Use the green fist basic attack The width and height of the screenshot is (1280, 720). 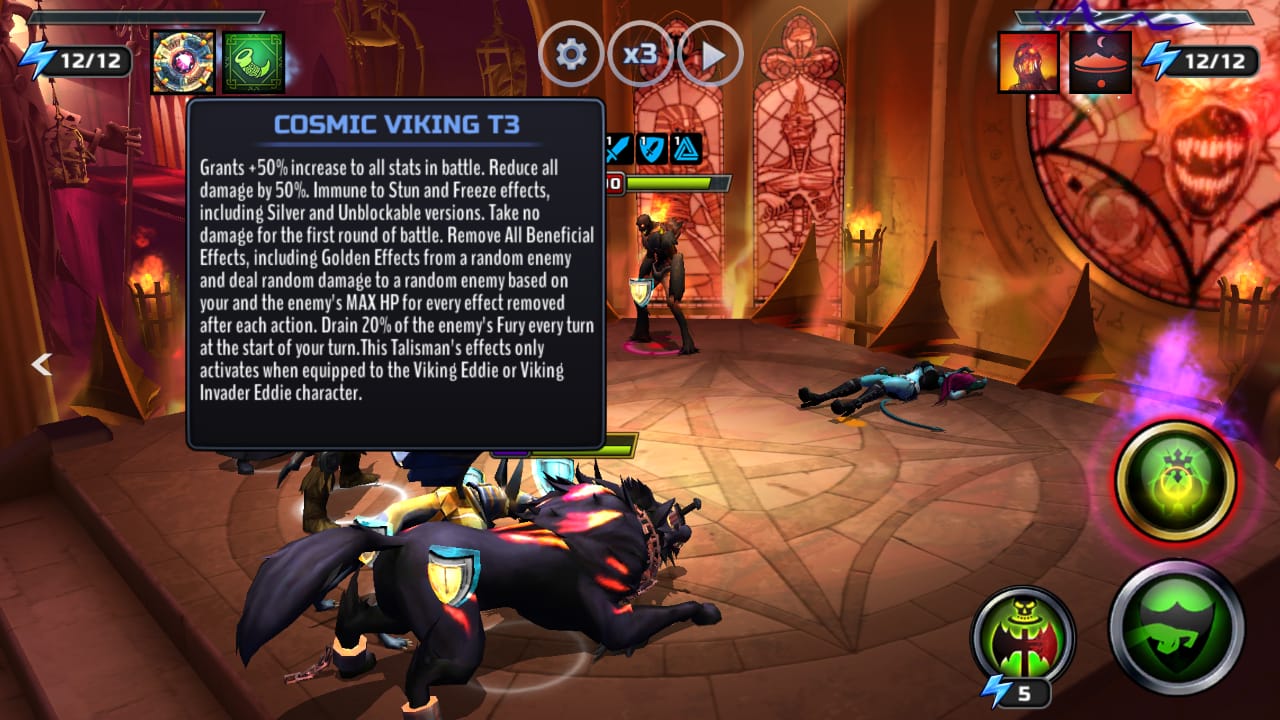1176,627
